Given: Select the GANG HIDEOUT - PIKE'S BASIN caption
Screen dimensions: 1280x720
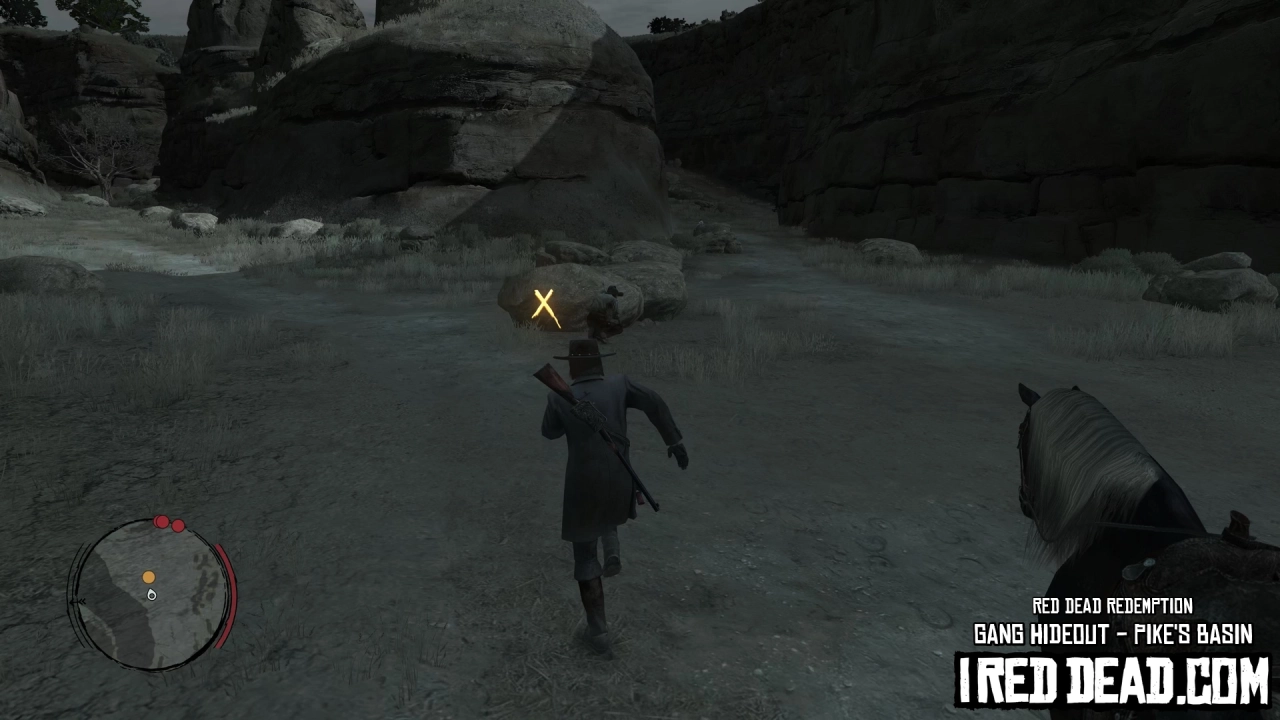Looking at the screenshot, I should [1113, 634].
